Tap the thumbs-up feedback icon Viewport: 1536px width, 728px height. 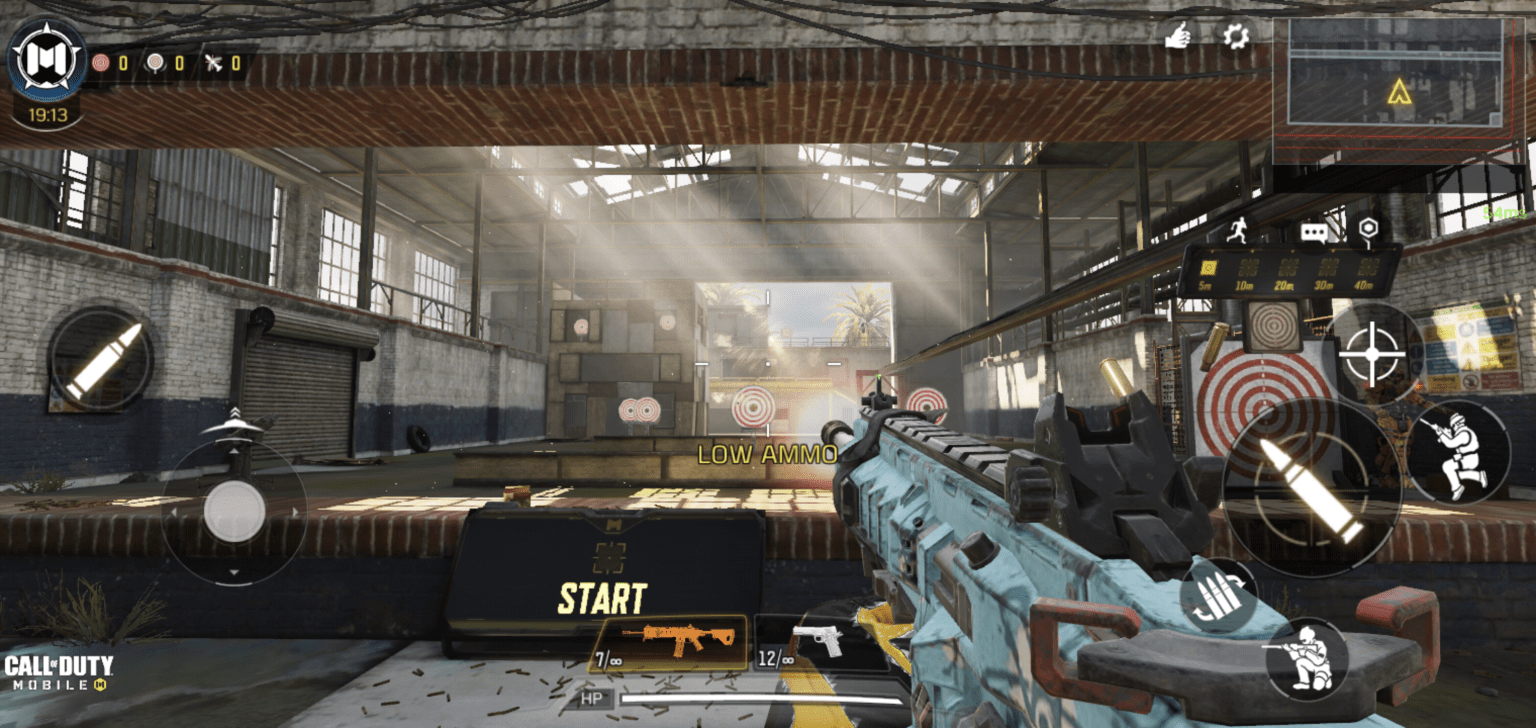(1178, 33)
